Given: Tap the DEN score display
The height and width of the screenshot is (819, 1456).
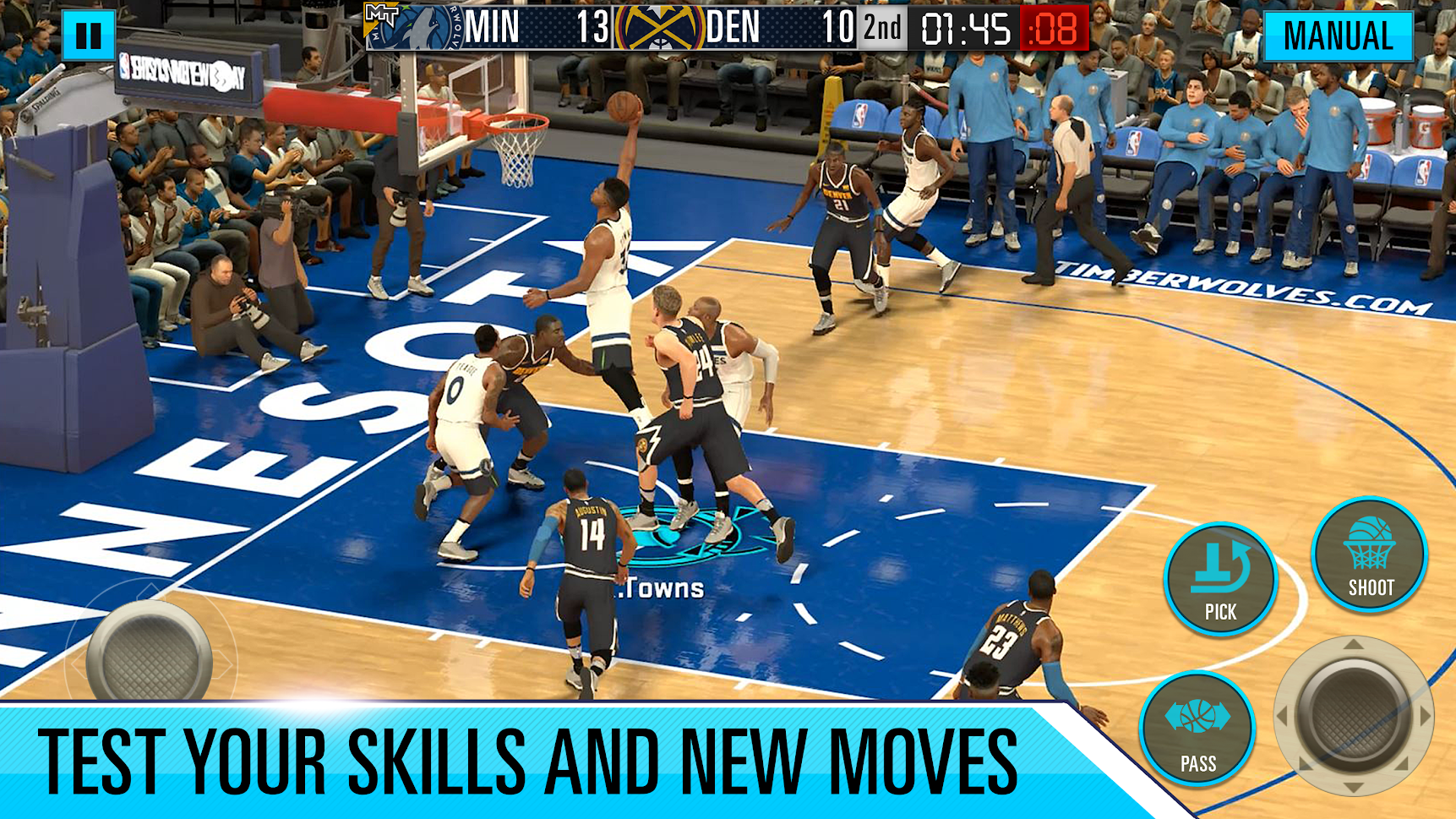Looking at the screenshot, I should pyautogui.click(x=821, y=30).
